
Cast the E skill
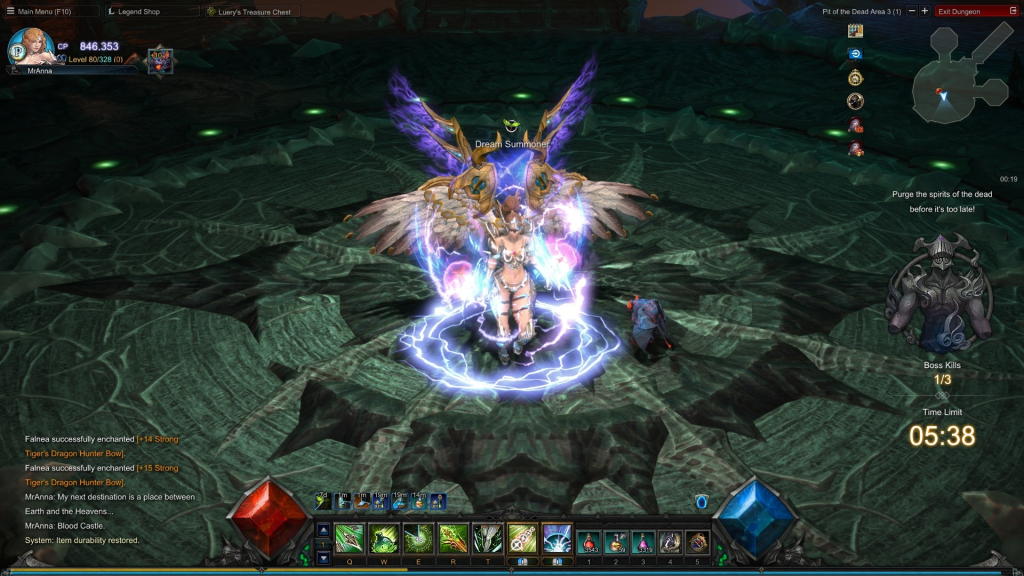[x=418, y=539]
